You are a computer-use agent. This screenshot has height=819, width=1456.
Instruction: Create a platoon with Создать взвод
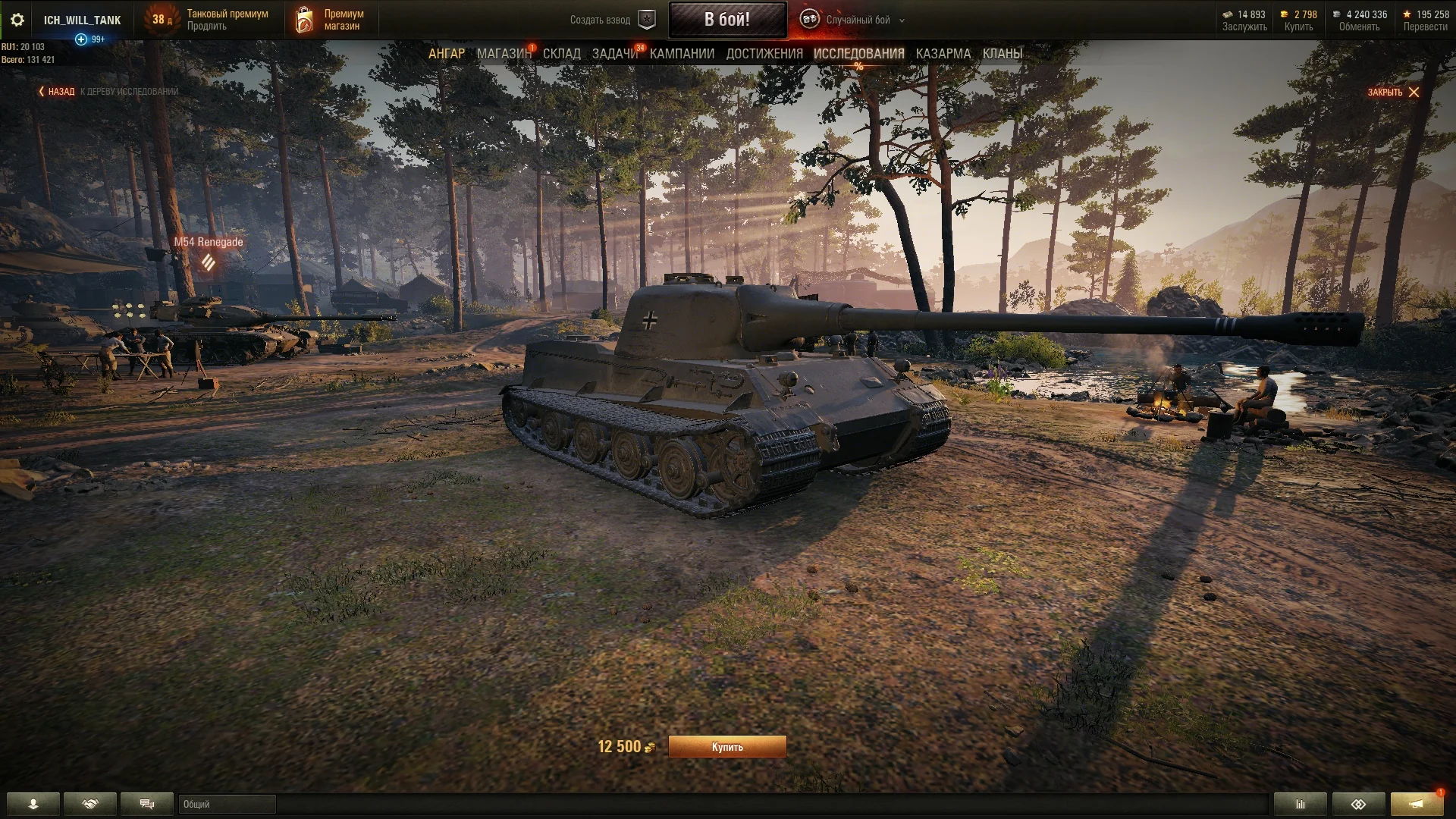pos(612,20)
